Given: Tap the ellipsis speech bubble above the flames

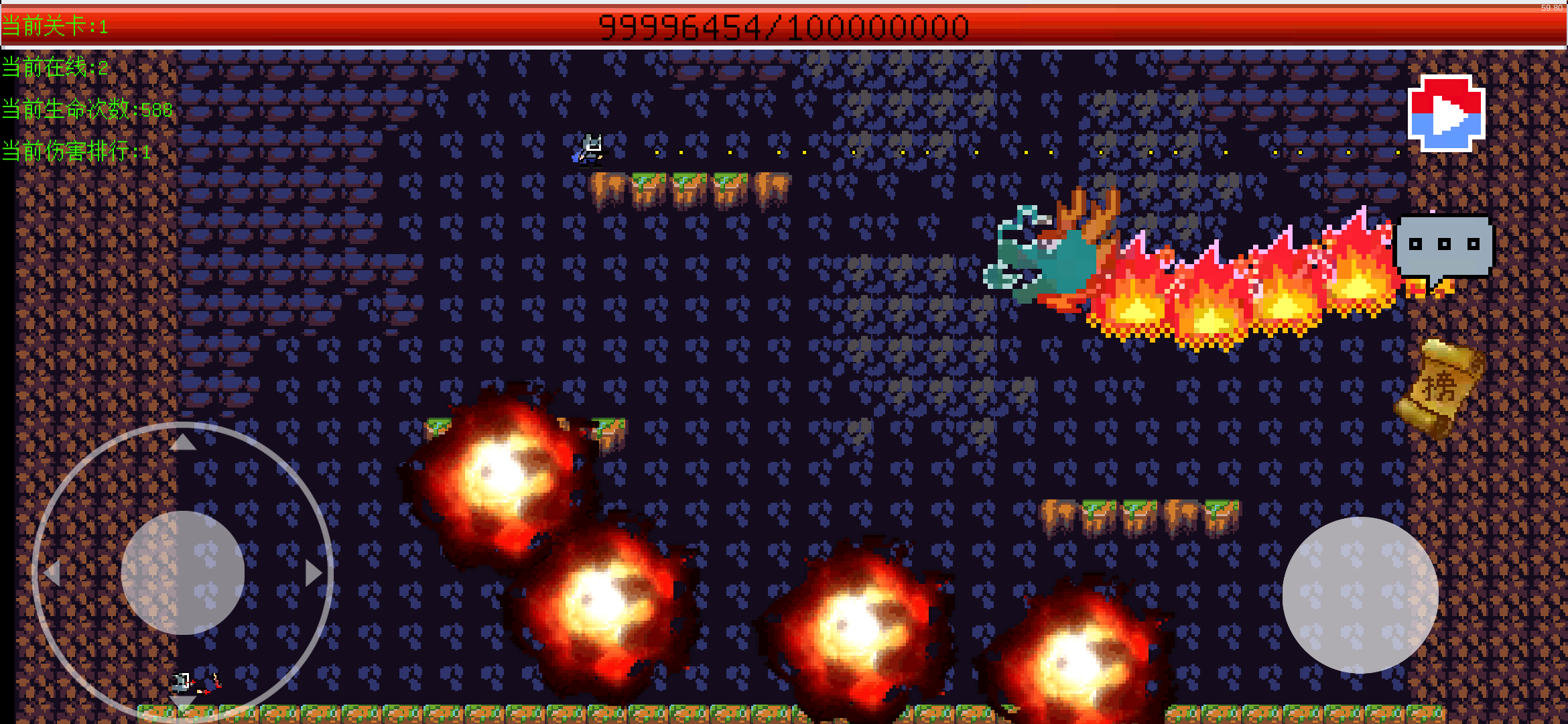Looking at the screenshot, I should tap(1445, 243).
